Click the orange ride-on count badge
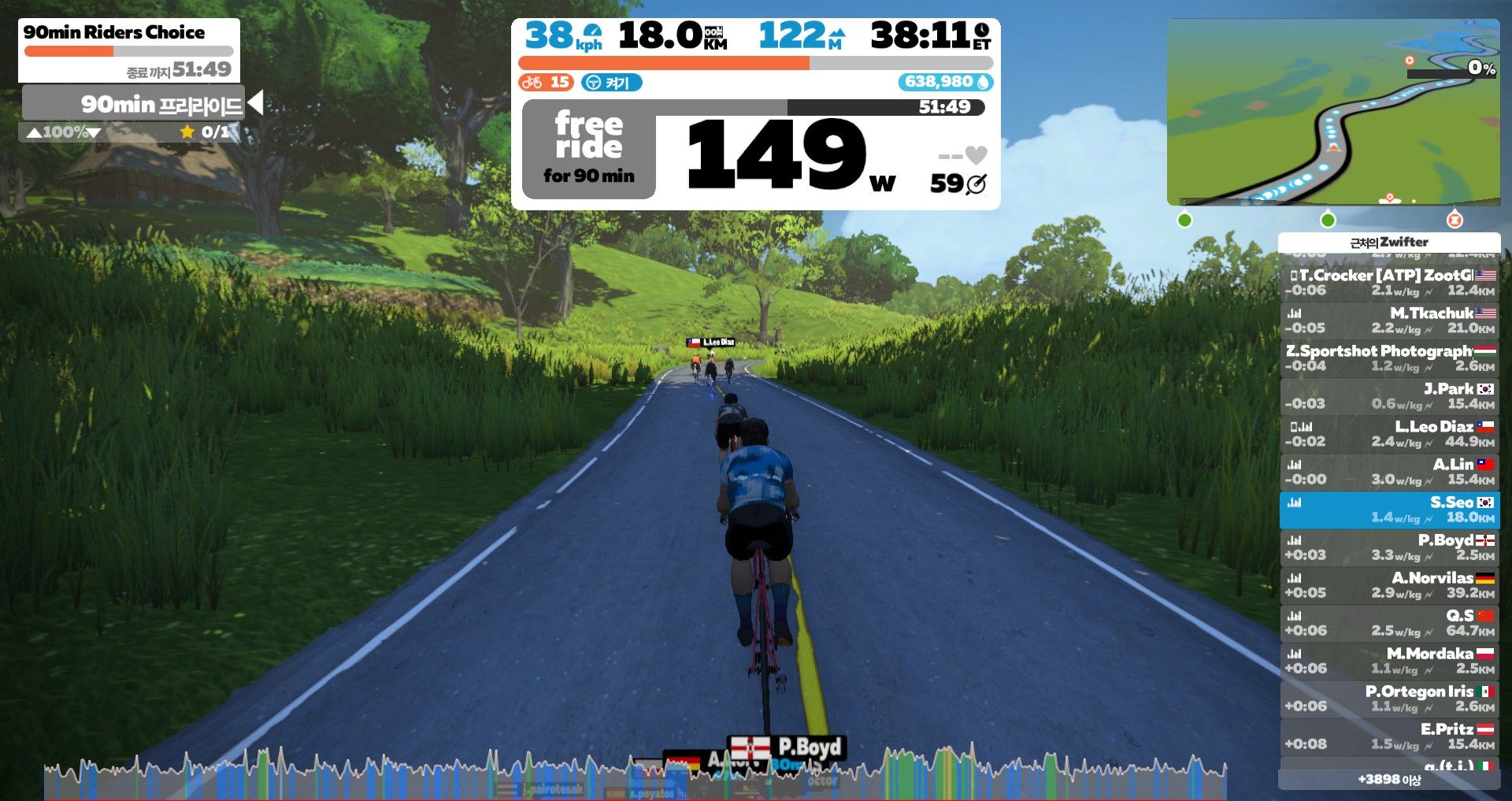1512x801 pixels. pyautogui.click(x=546, y=83)
